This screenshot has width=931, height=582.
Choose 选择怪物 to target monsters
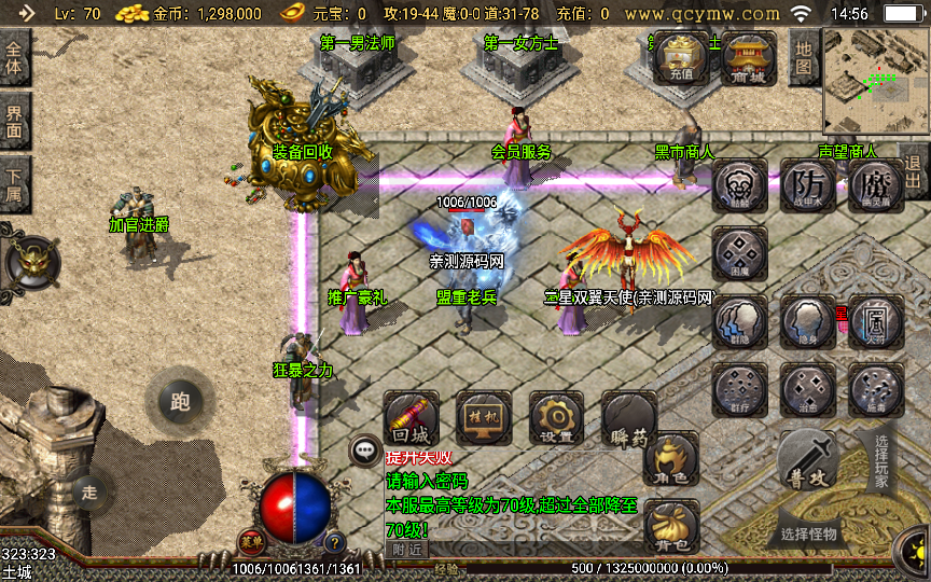pyautogui.click(x=809, y=533)
